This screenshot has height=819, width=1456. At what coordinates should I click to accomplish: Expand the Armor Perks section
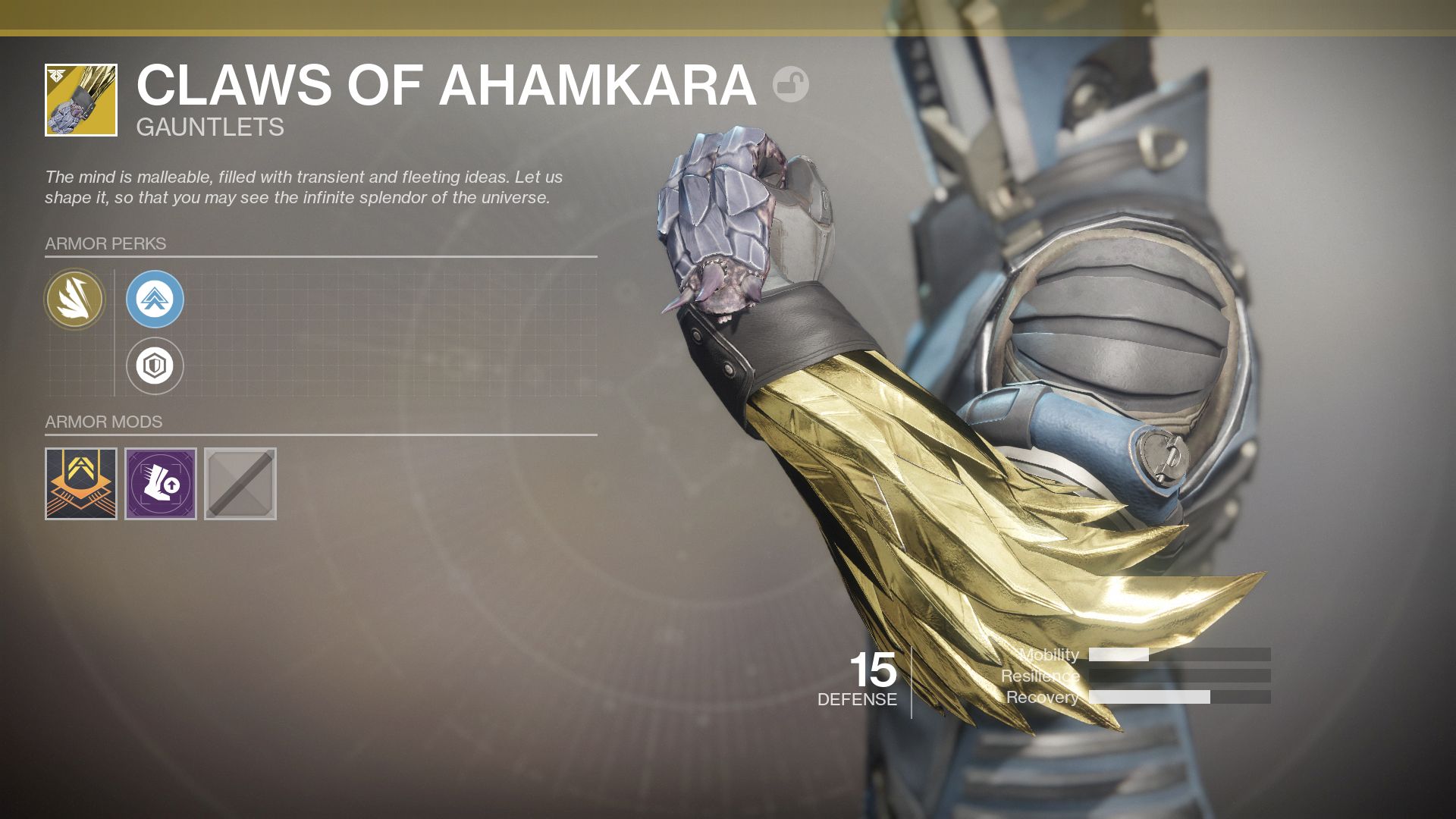coord(105,244)
